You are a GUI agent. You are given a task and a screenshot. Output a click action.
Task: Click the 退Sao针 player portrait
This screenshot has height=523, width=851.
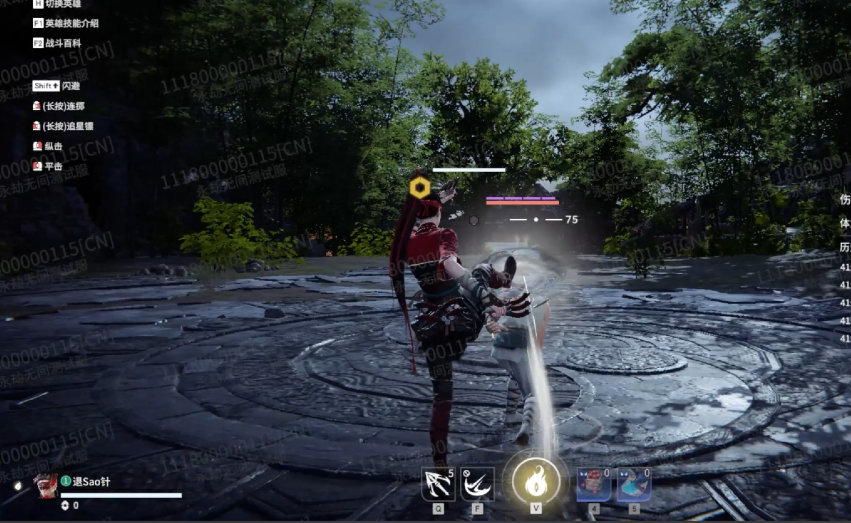coord(46,486)
